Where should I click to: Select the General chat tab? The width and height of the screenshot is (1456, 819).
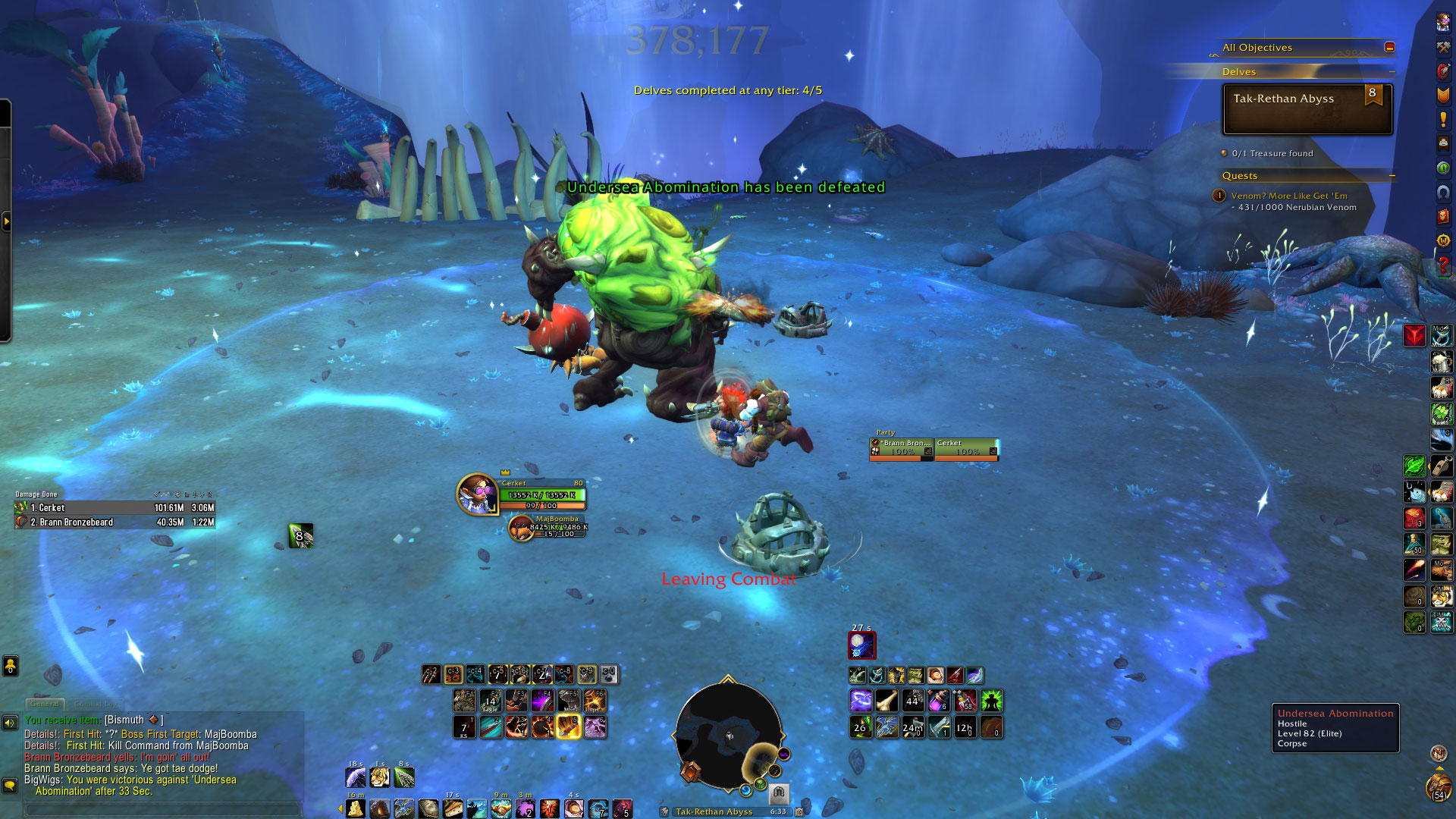[x=45, y=704]
